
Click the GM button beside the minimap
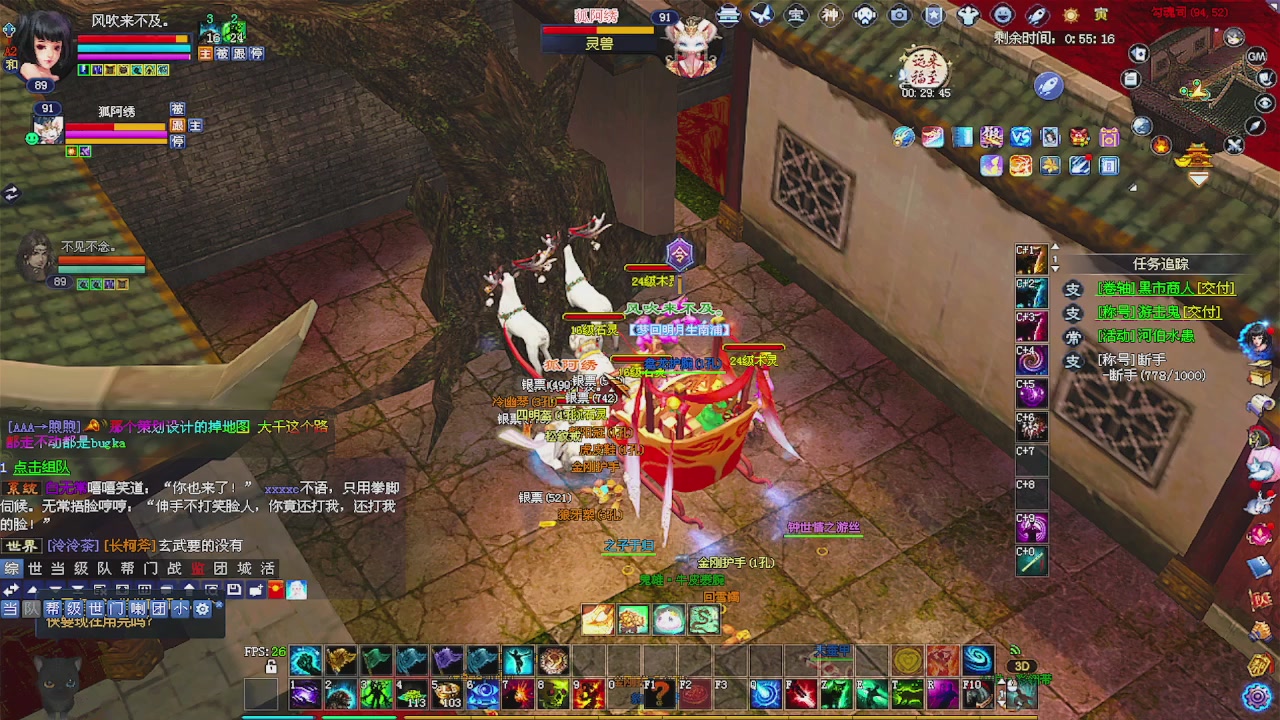tap(1255, 57)
